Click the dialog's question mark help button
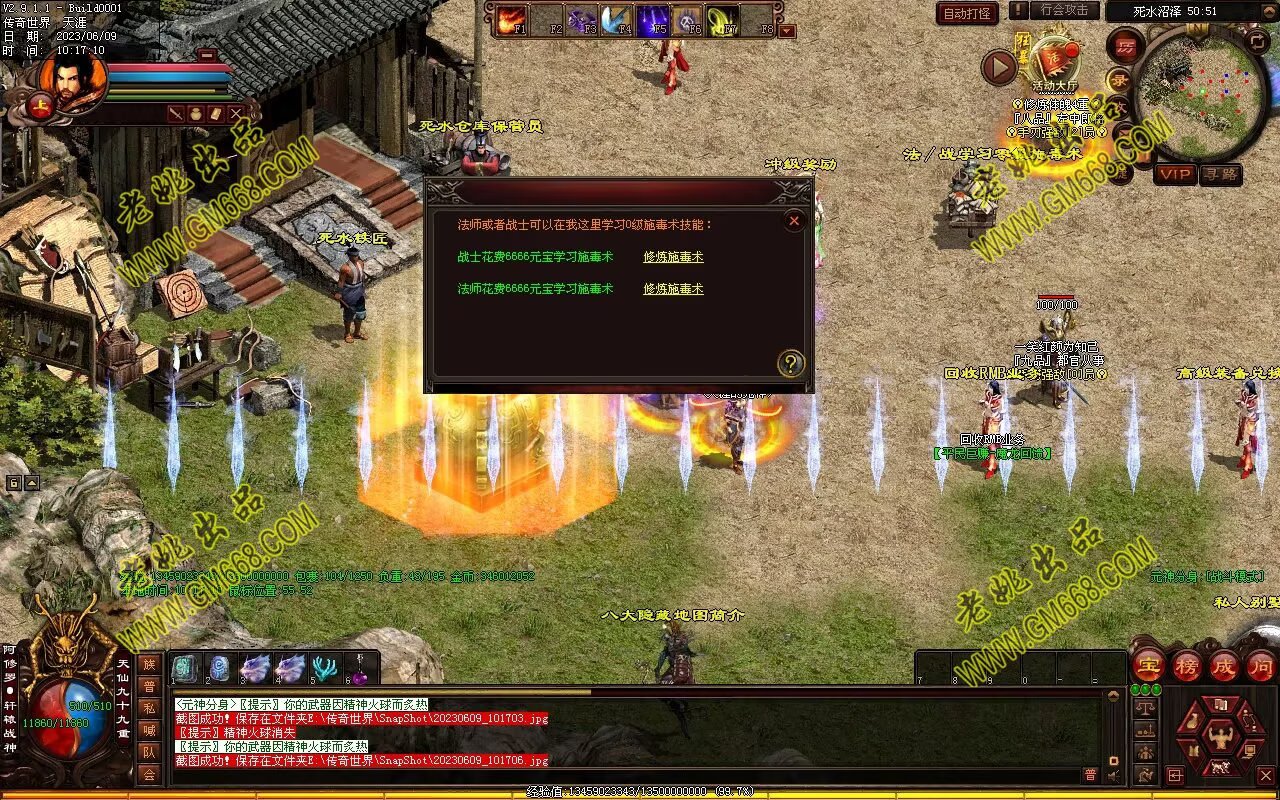Screen dimensions: 1280x800 [790, 363]
